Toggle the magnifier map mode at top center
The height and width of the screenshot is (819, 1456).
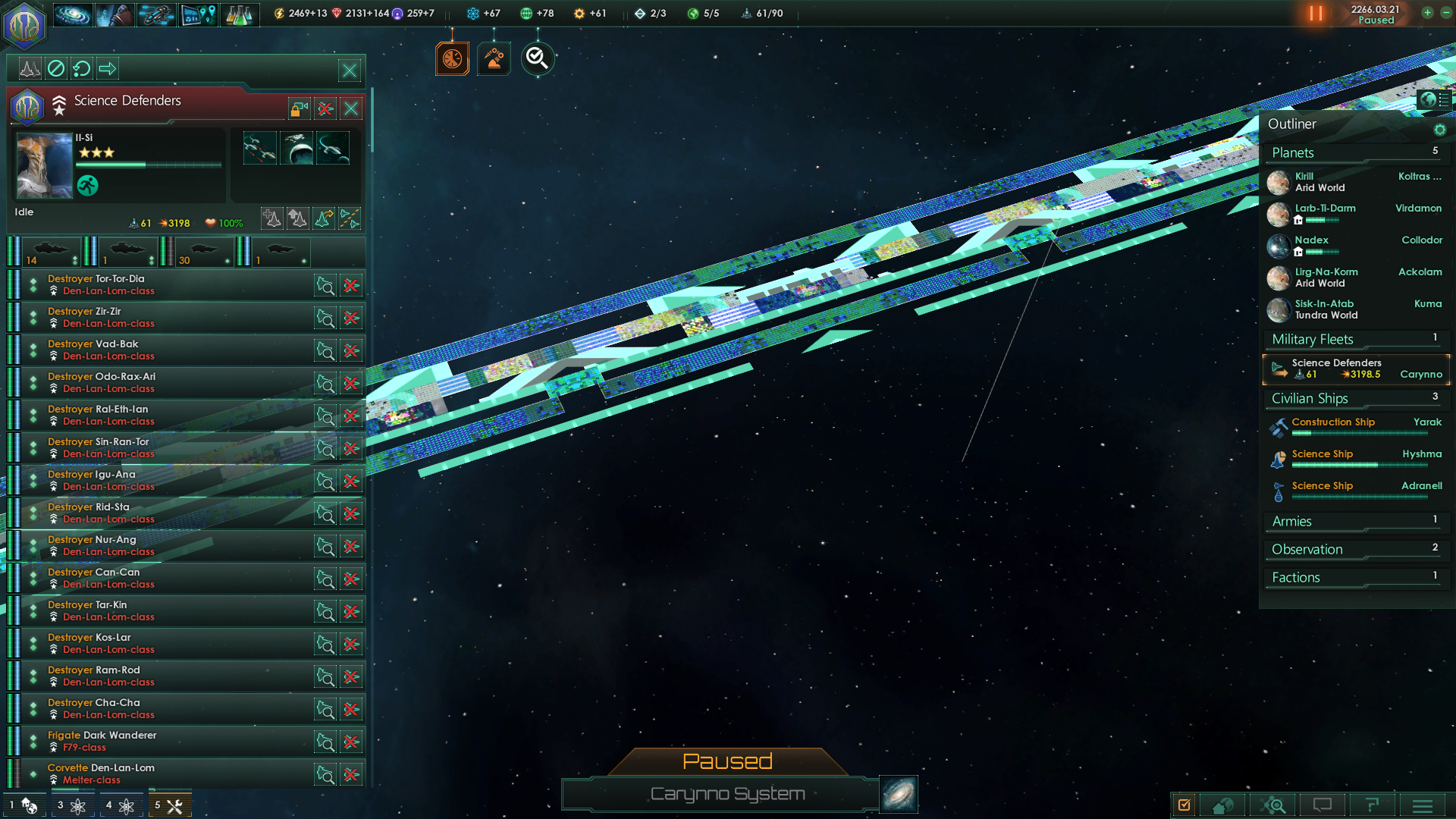[x=538, y=58]
